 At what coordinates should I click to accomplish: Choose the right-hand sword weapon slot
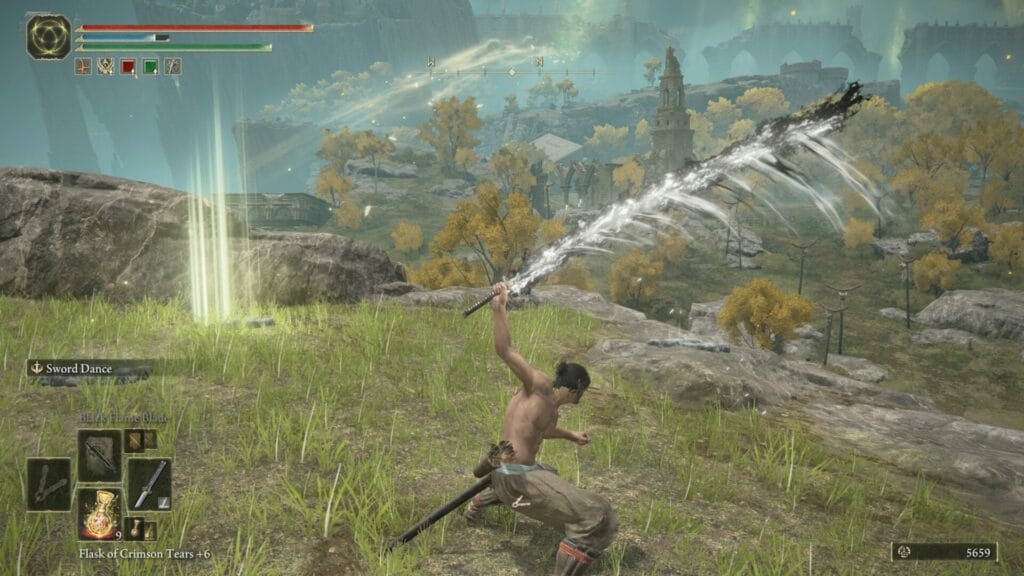pyautogui.click(x=148, y=485)
